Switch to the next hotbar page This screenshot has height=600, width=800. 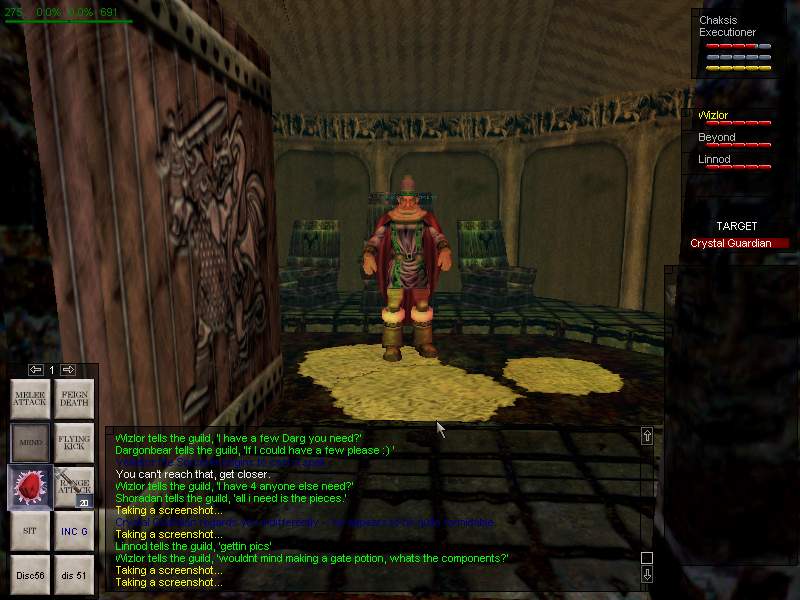point(67,370)
